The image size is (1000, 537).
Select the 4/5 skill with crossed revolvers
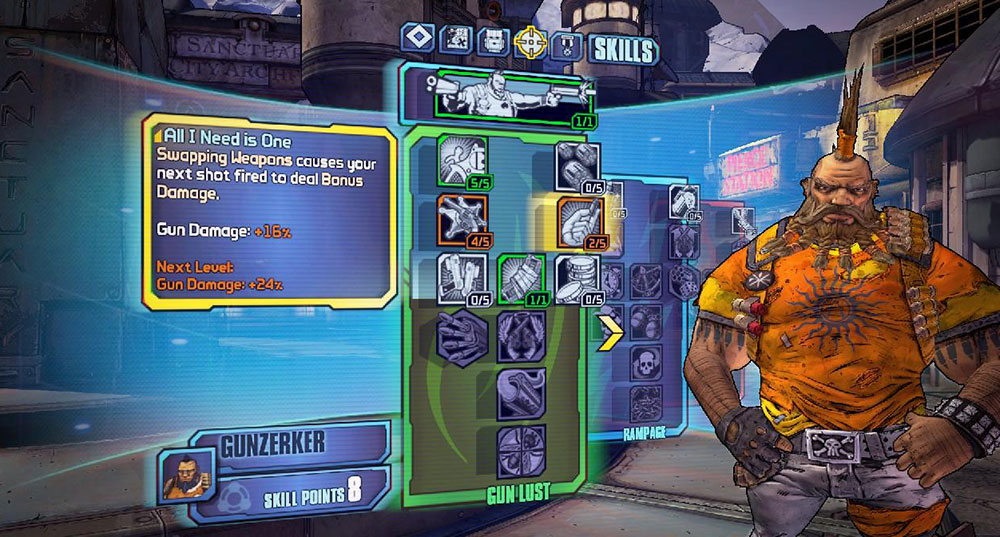point(461,220)
